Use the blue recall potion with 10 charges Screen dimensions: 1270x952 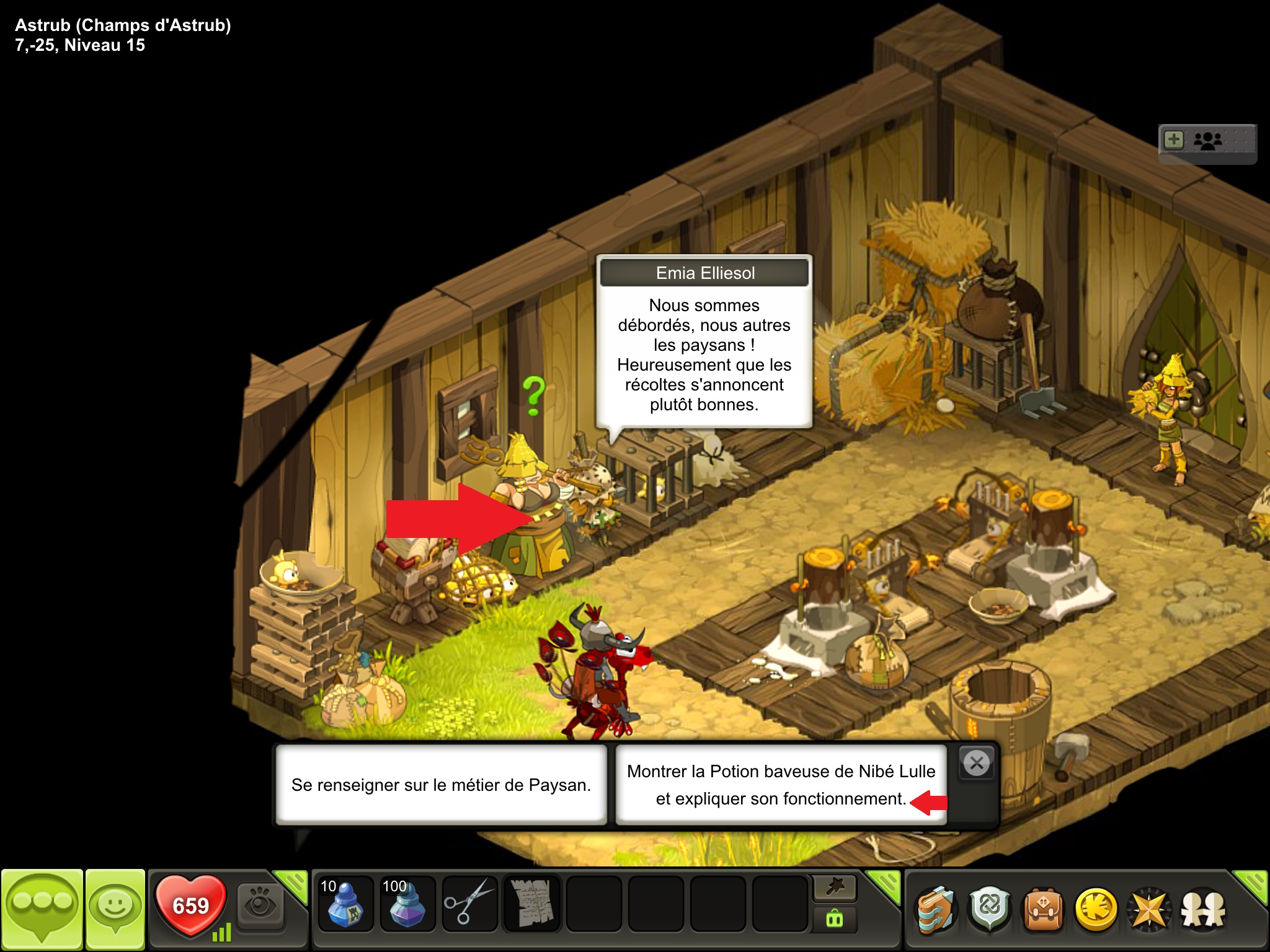click(345, 904)
